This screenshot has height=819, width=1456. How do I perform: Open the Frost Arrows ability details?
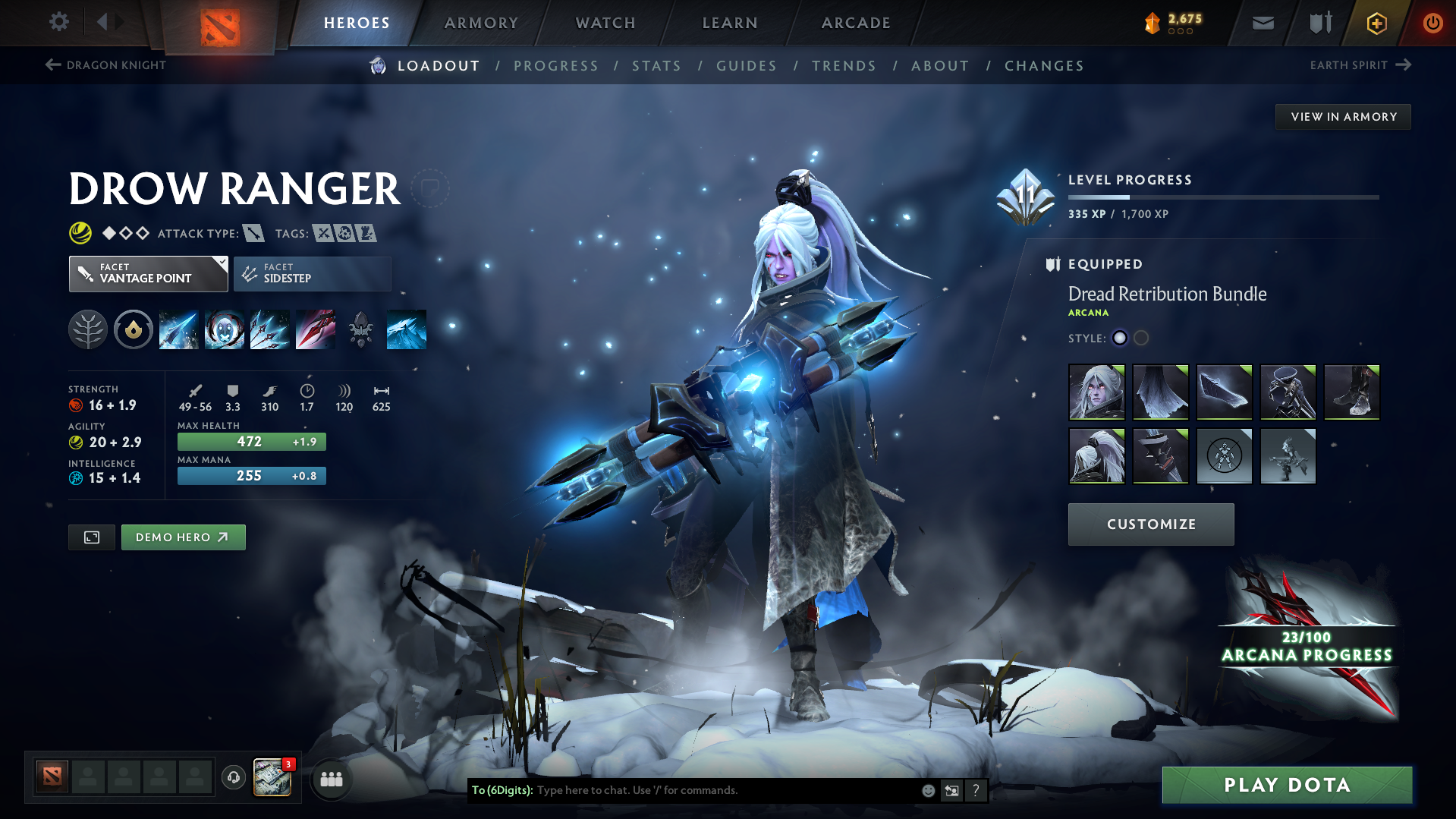(179, 329)
